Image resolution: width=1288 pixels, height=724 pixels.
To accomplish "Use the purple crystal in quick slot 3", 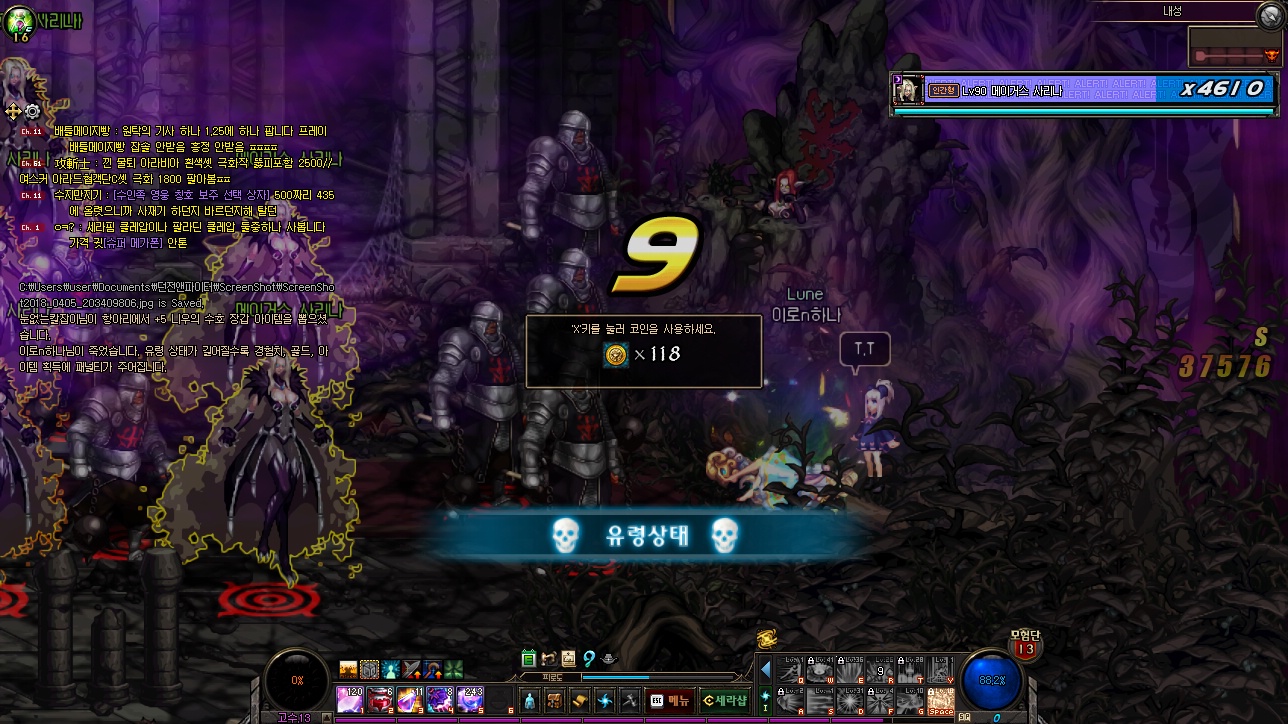I will pos(410,700).
